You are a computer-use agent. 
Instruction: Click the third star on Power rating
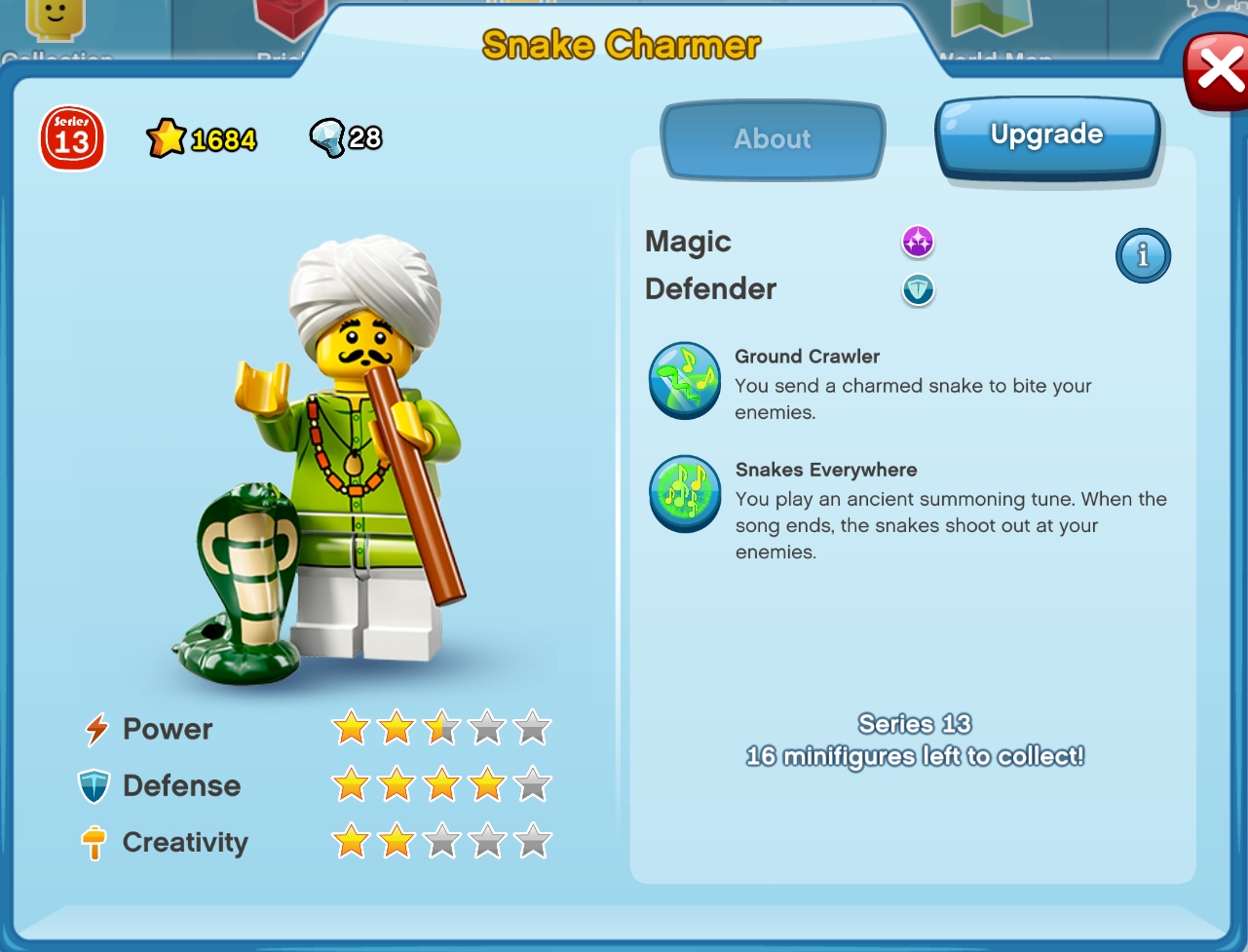(x=443, y=726)
